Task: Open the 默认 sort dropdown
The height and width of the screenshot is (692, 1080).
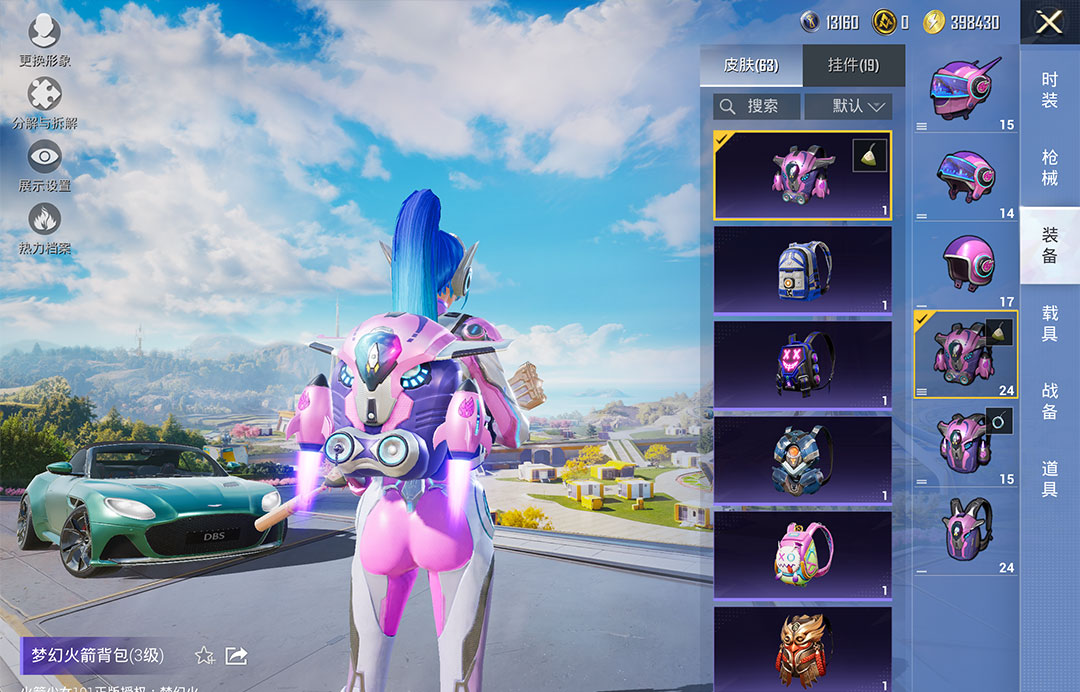Action: click(848, 106)
